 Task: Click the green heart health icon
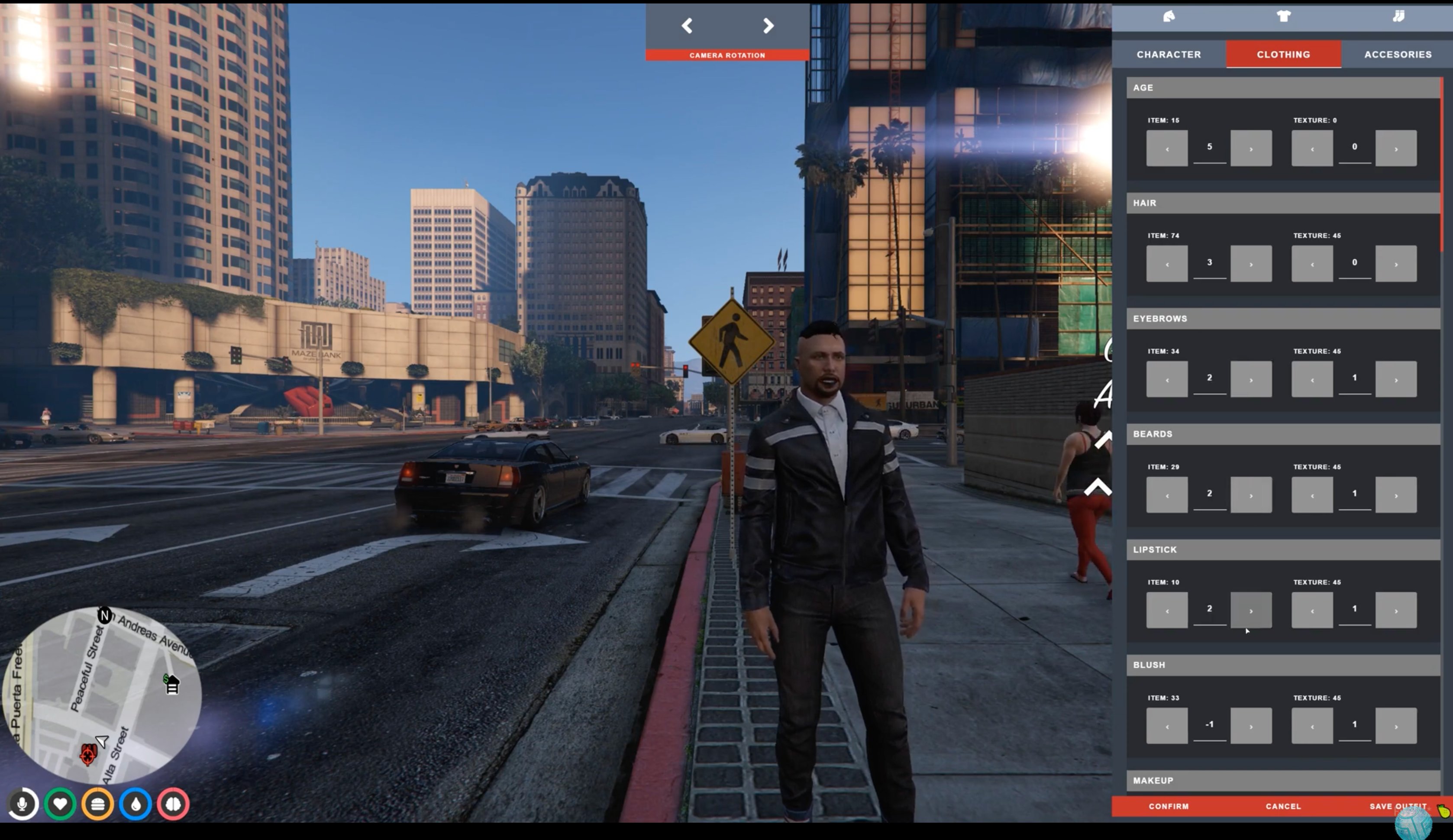61,804
